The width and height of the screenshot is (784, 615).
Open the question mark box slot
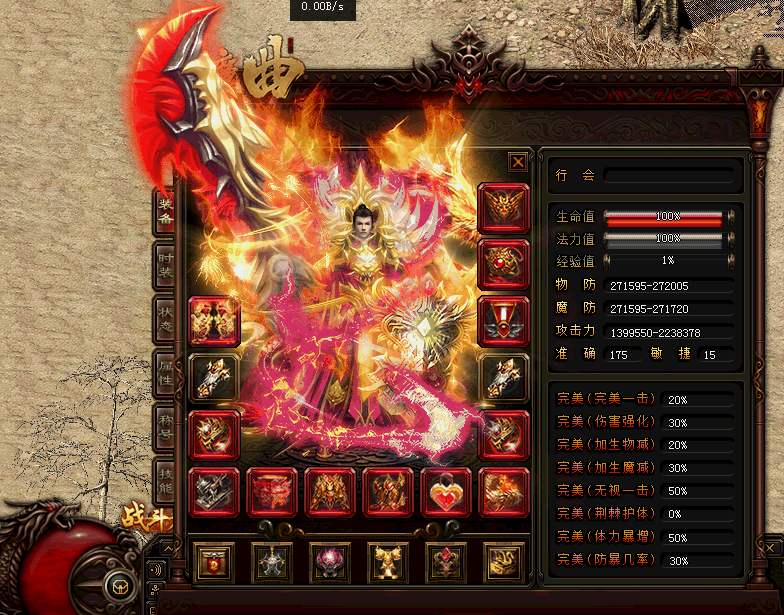214,563
